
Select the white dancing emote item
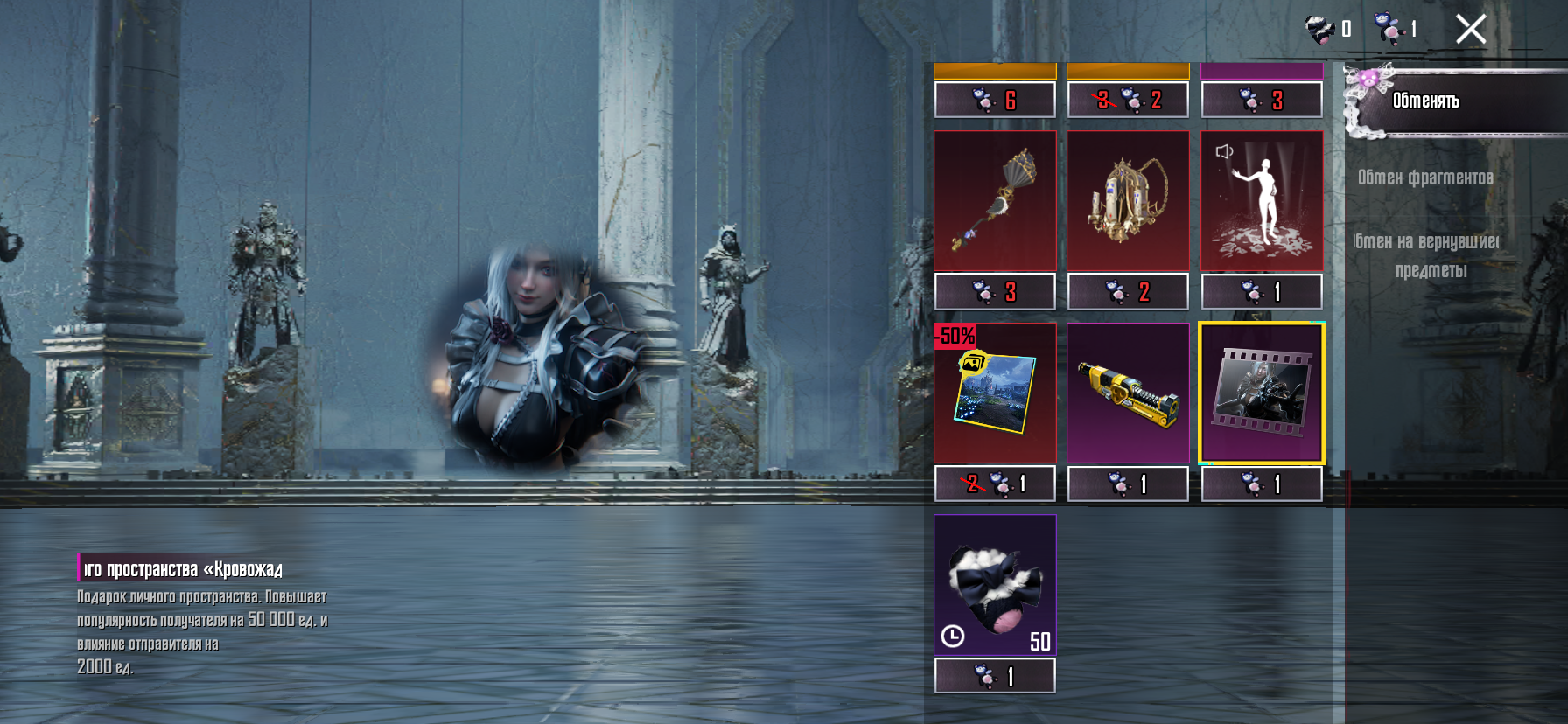point(1261,201)
